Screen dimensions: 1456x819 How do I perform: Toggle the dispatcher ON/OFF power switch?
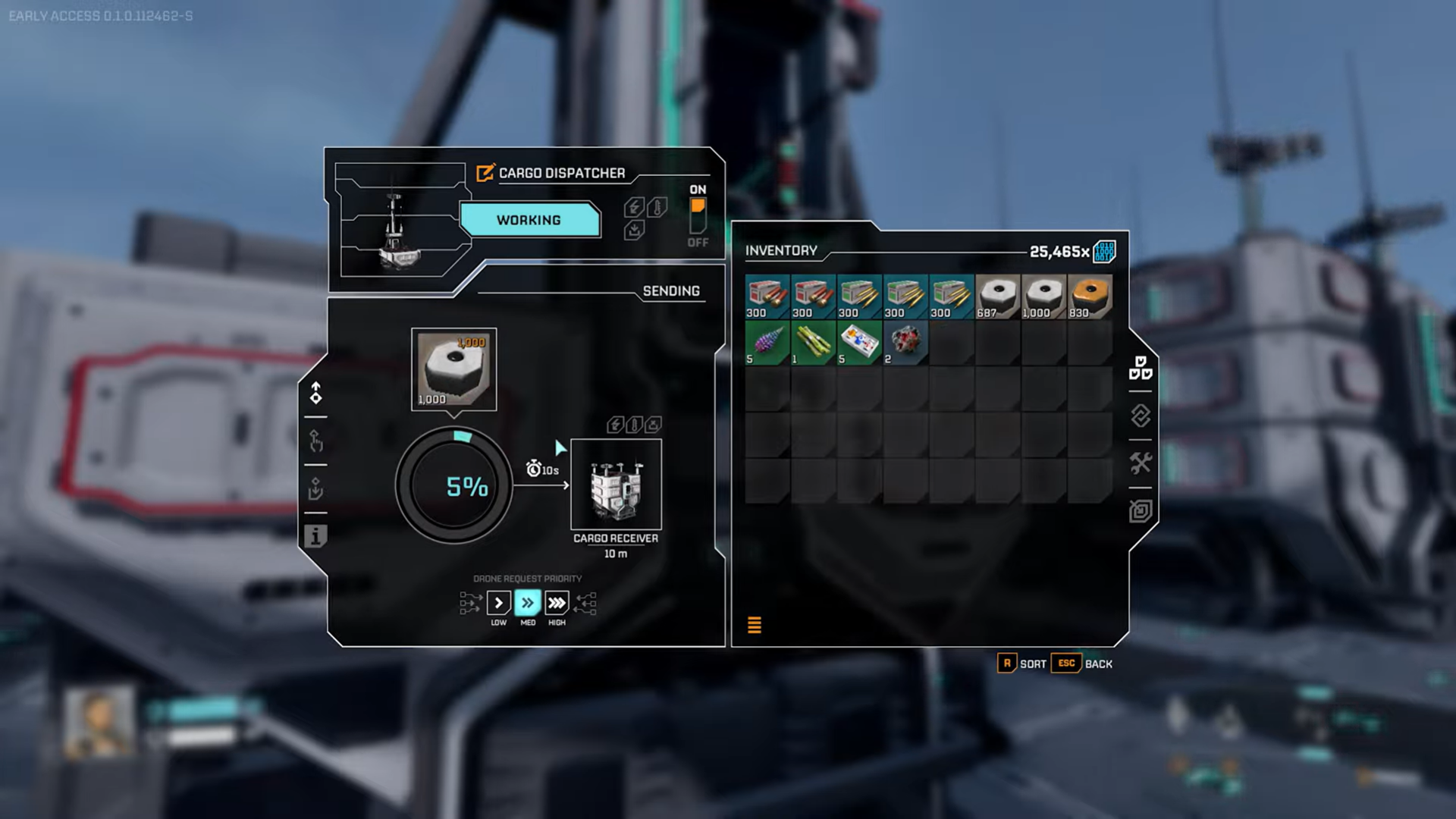coord(698,216)
